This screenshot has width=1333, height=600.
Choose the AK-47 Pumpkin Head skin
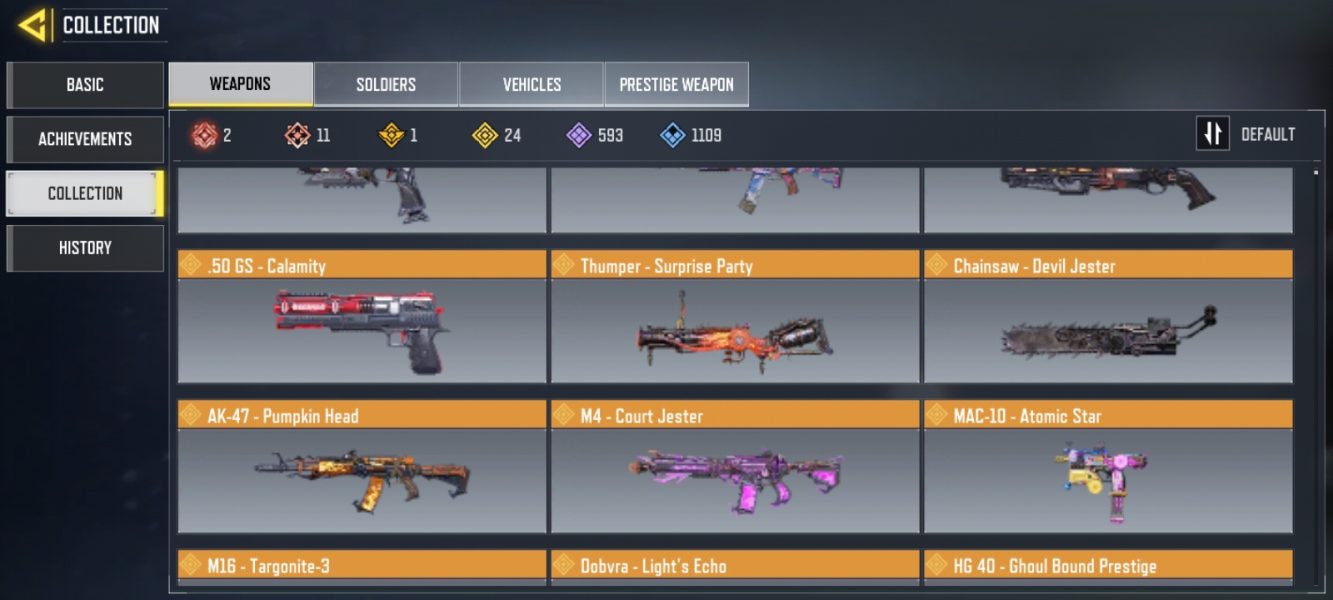pos(362,480)
